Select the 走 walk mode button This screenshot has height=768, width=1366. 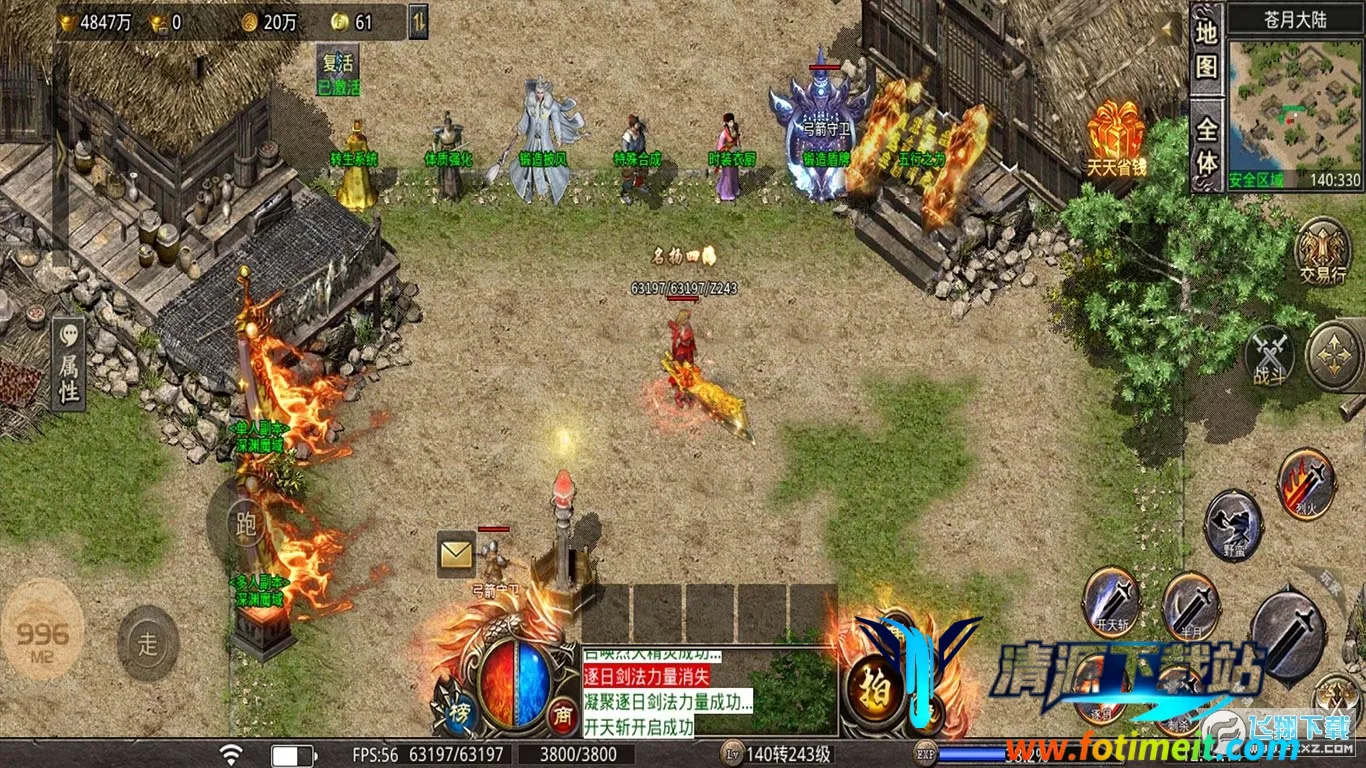[148, 643]
